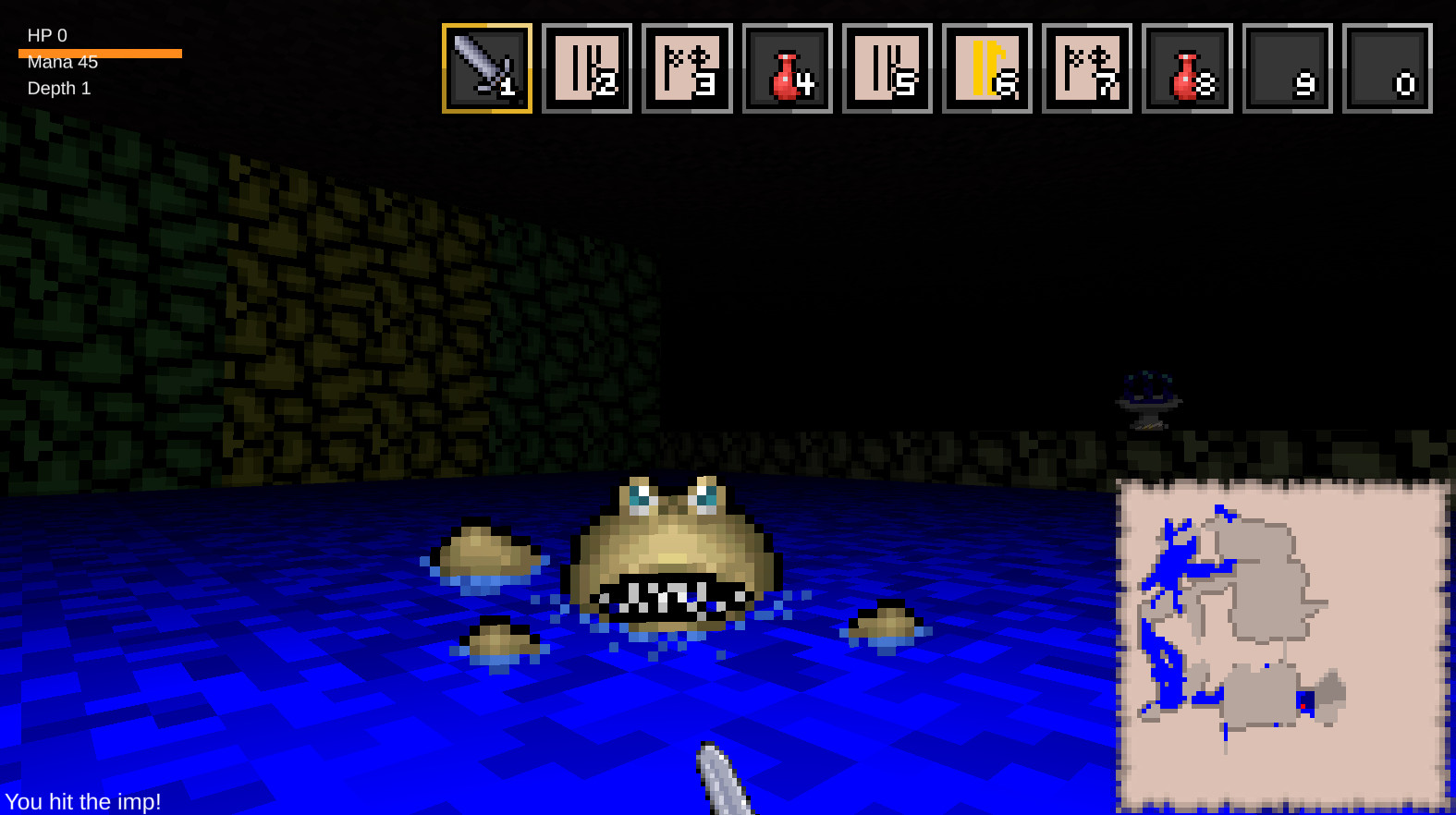Select the red potion in slot 8
Image resolution: width=1456 pixels, height=815 pixels.
point(1187,68)
